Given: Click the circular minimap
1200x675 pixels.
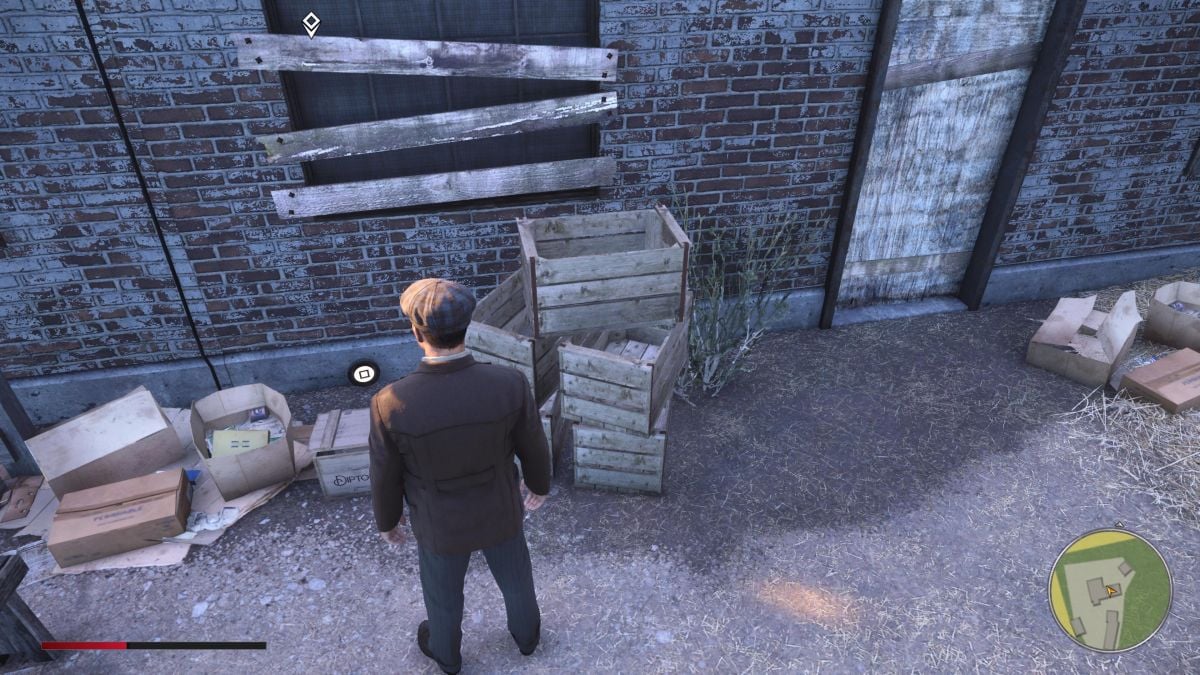Looking at the screenshot, I should pos(1108,591).
